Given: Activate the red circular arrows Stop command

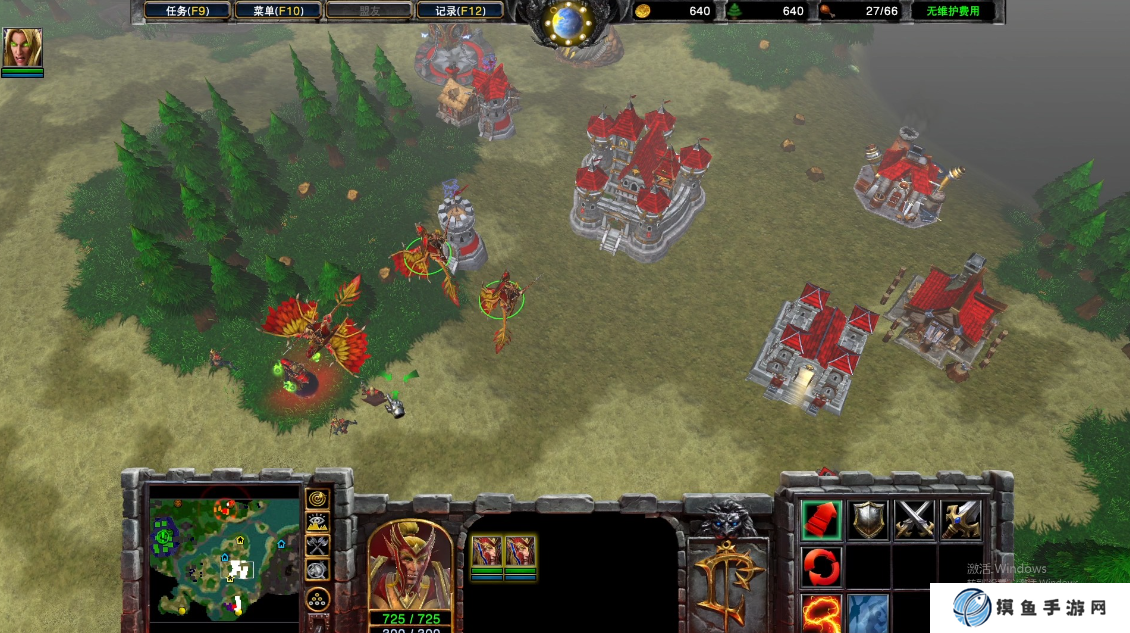Looking at the screenshot, I should tap(821, 566).
